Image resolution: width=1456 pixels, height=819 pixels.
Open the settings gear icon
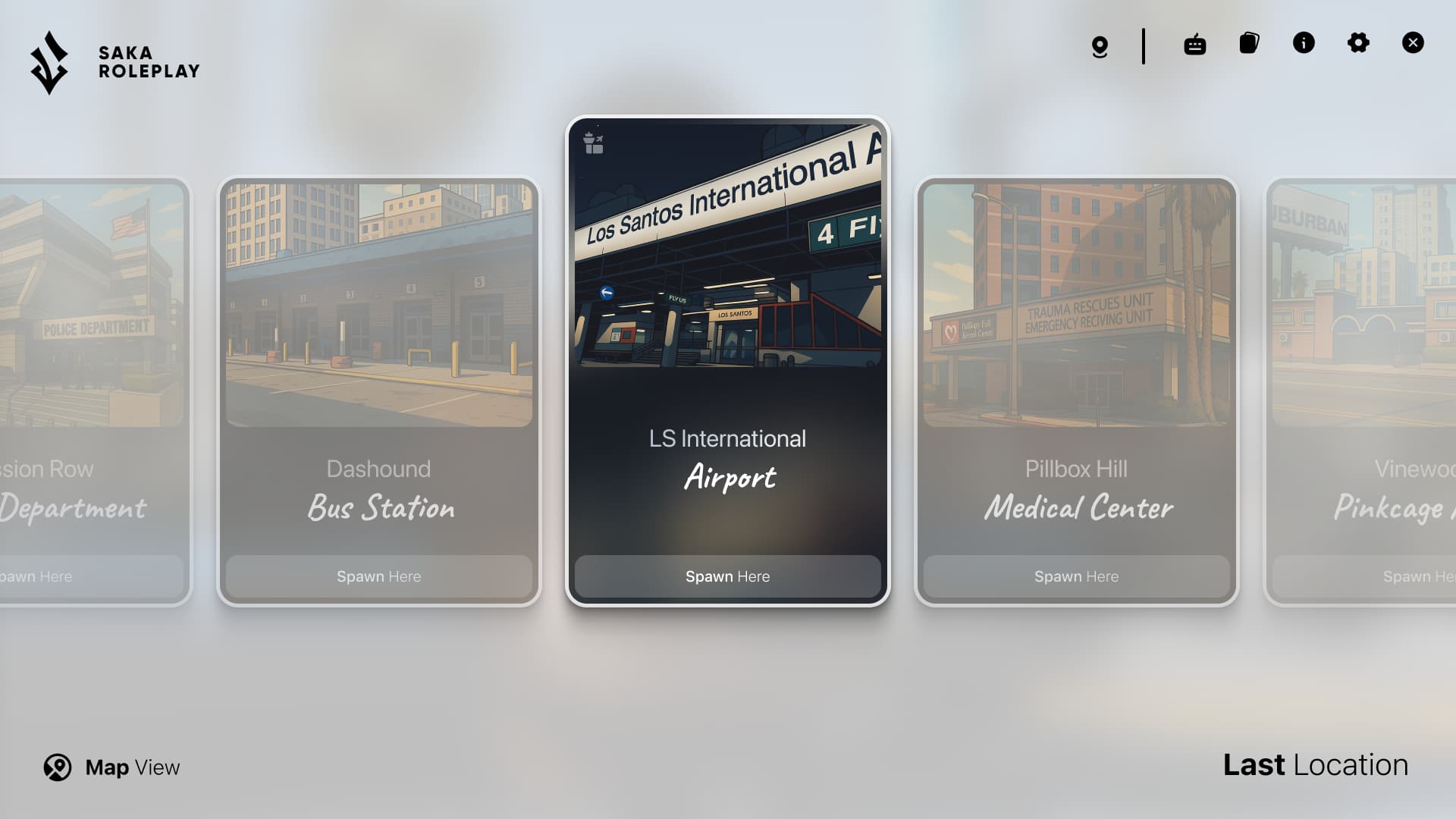1358,43
